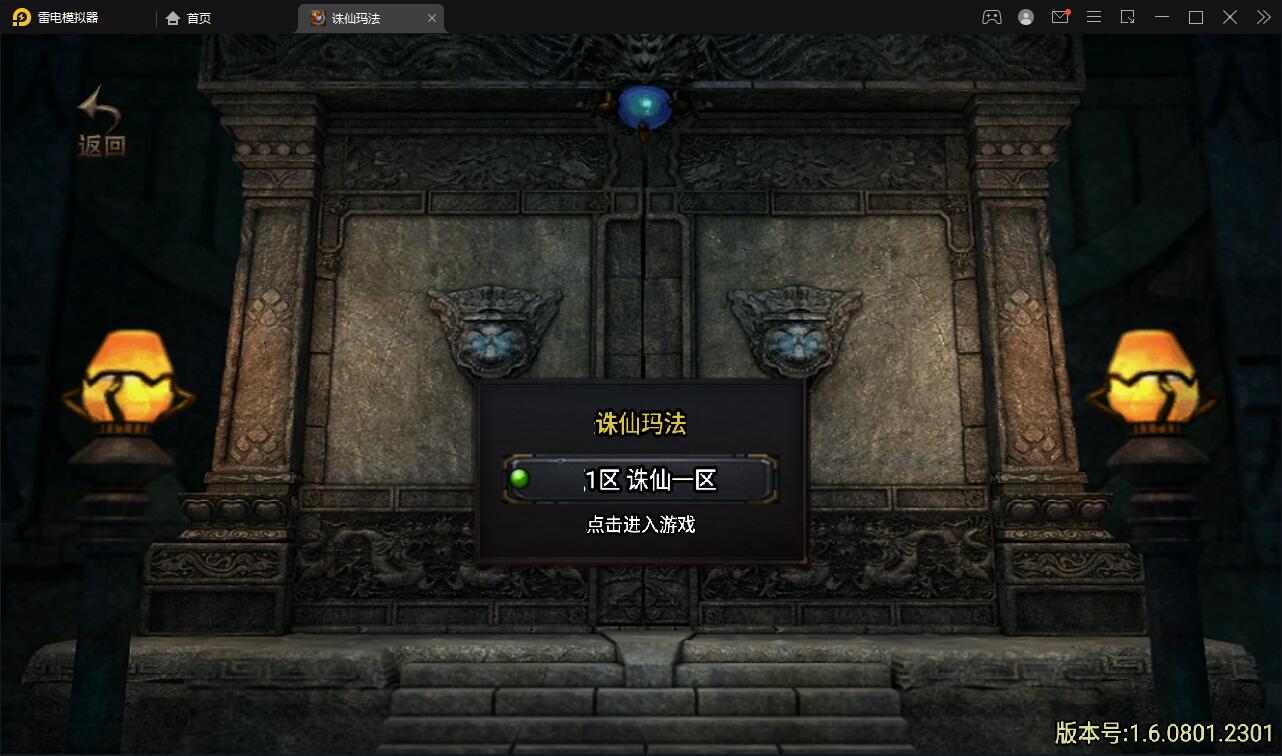This screenshot has height=756, width=1282.
Task: Expand the collapsed toolbar with the double chevron
Action: pos(1263,17)
